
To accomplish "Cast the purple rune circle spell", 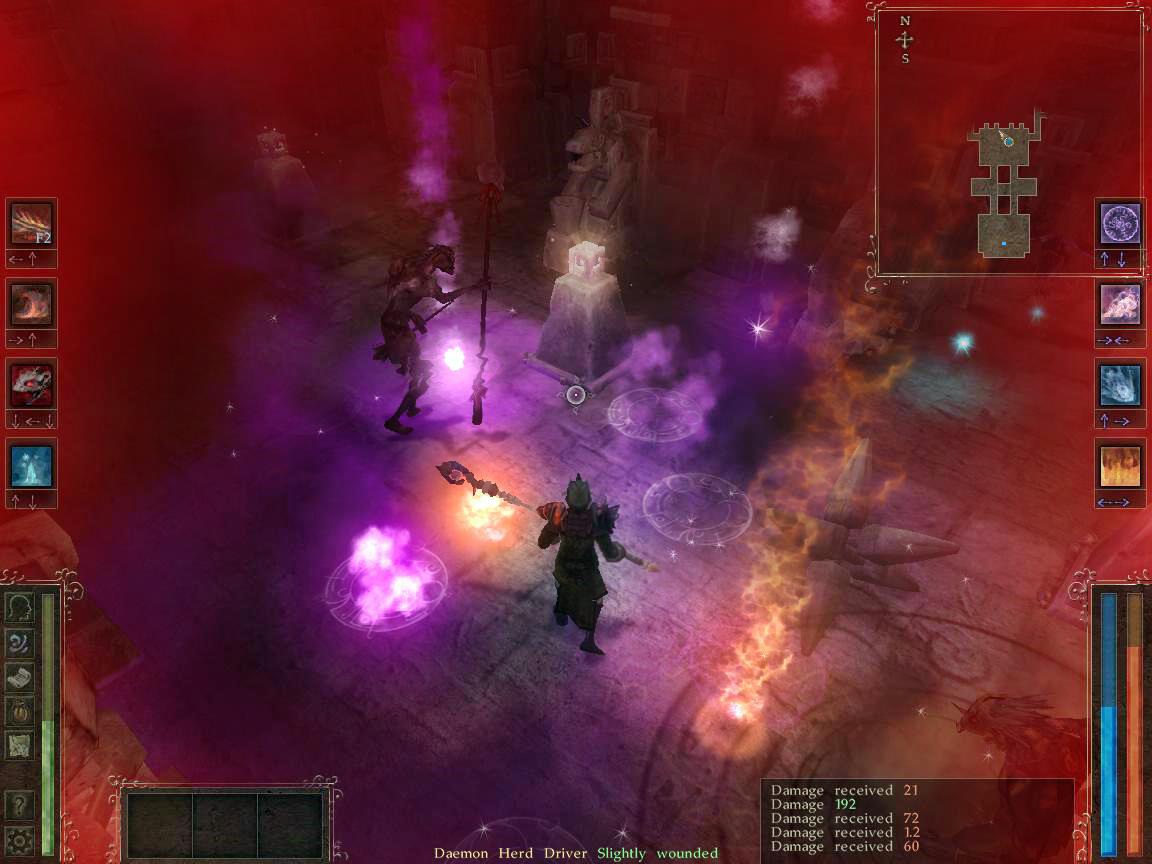I will pos(1119,224).
